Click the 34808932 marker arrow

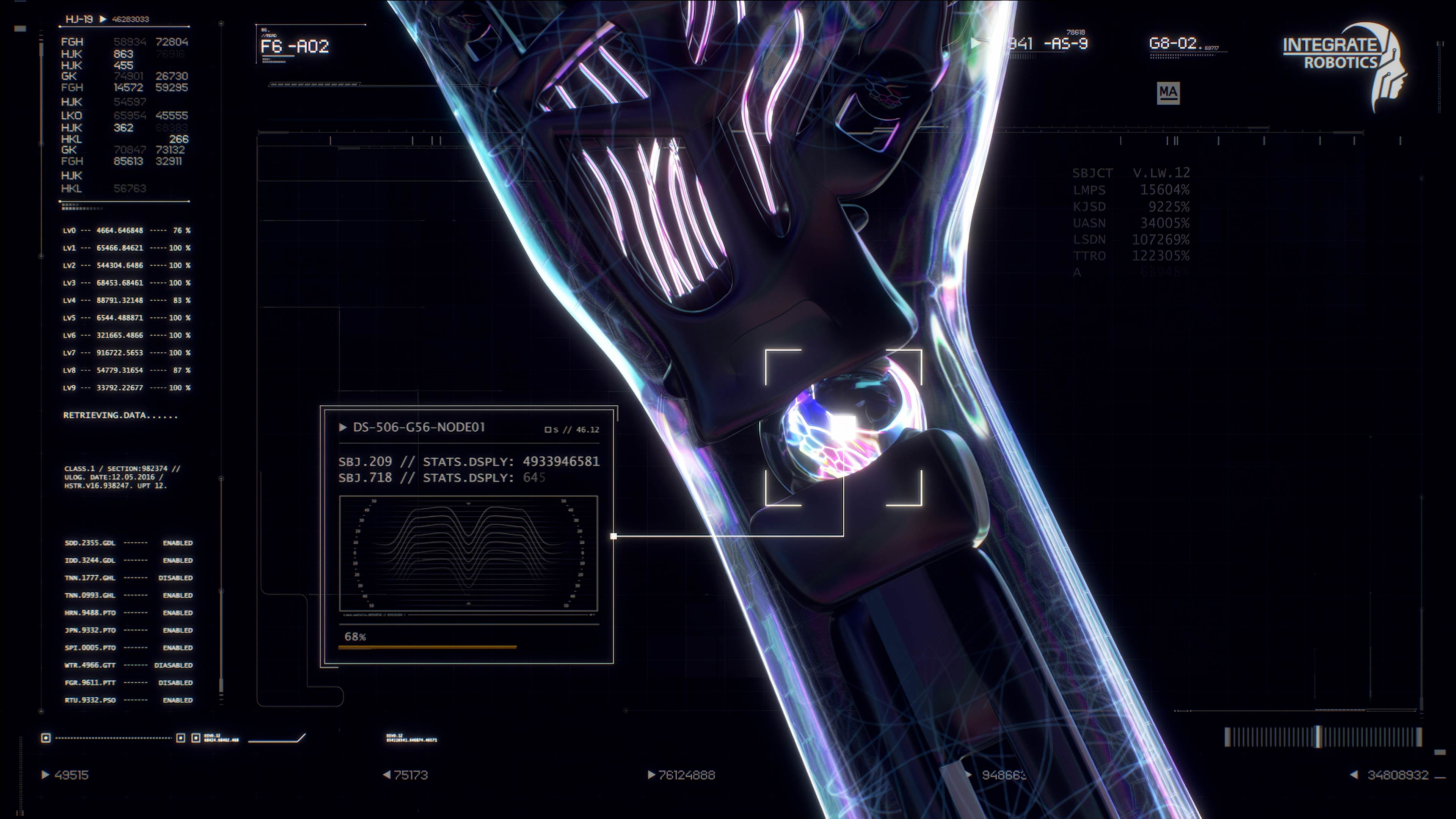pyautogui.click(x=1354, y=775)
